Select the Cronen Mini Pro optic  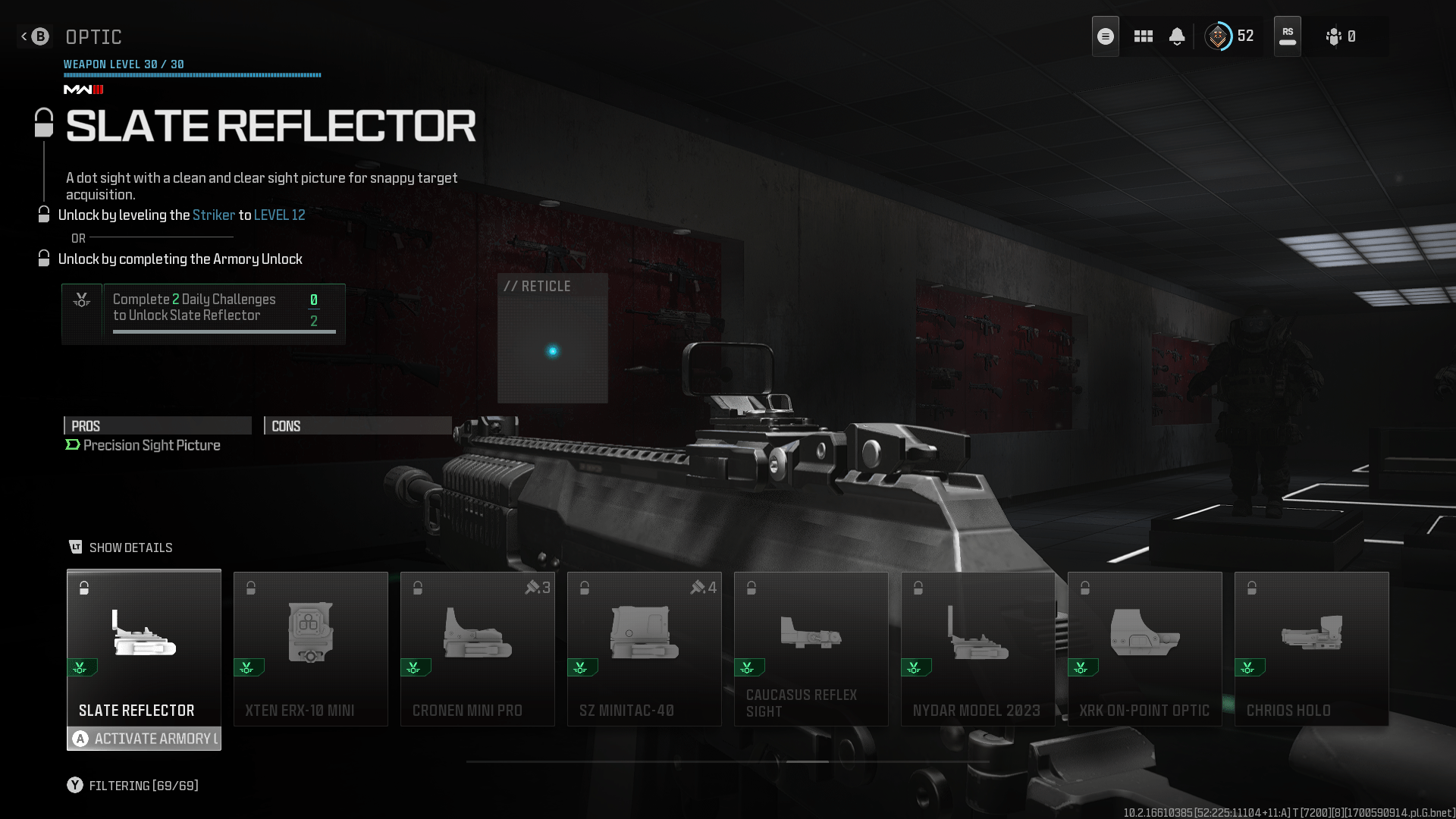coord(477,648)
